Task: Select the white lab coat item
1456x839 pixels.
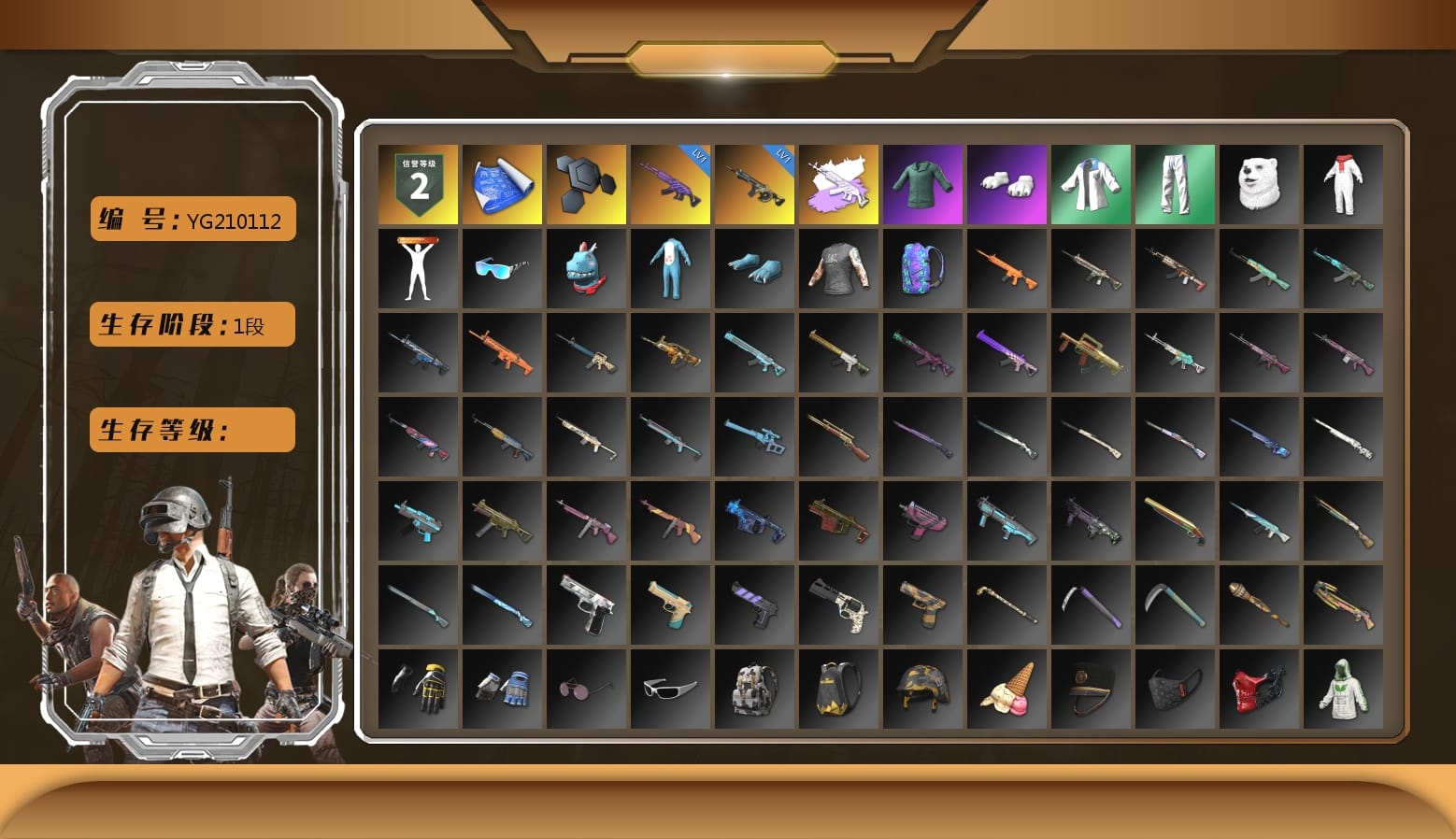Action: tap(1091, 183)
